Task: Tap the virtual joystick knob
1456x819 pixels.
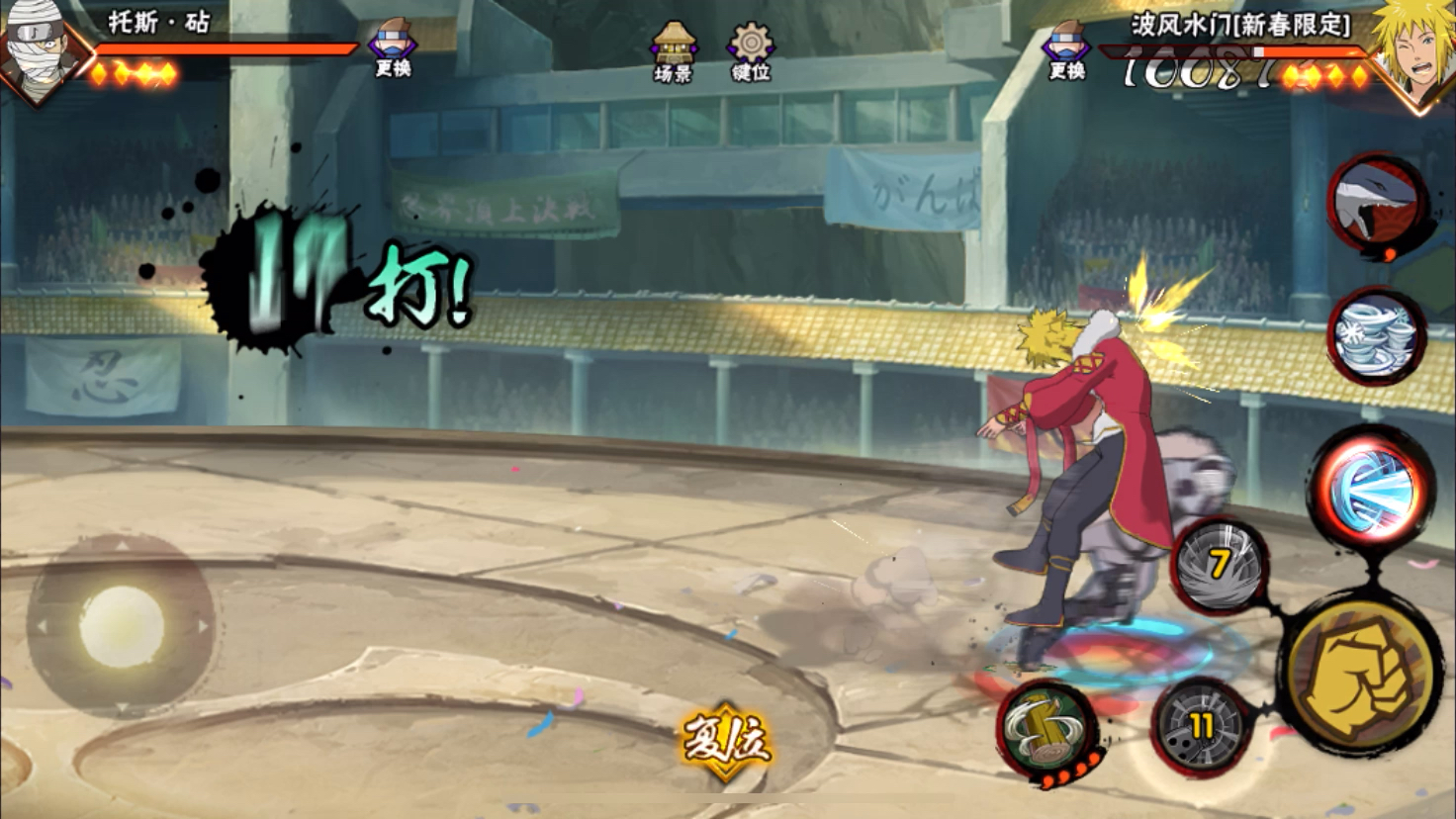Action: pyautogui.click(x=122, y=626)
